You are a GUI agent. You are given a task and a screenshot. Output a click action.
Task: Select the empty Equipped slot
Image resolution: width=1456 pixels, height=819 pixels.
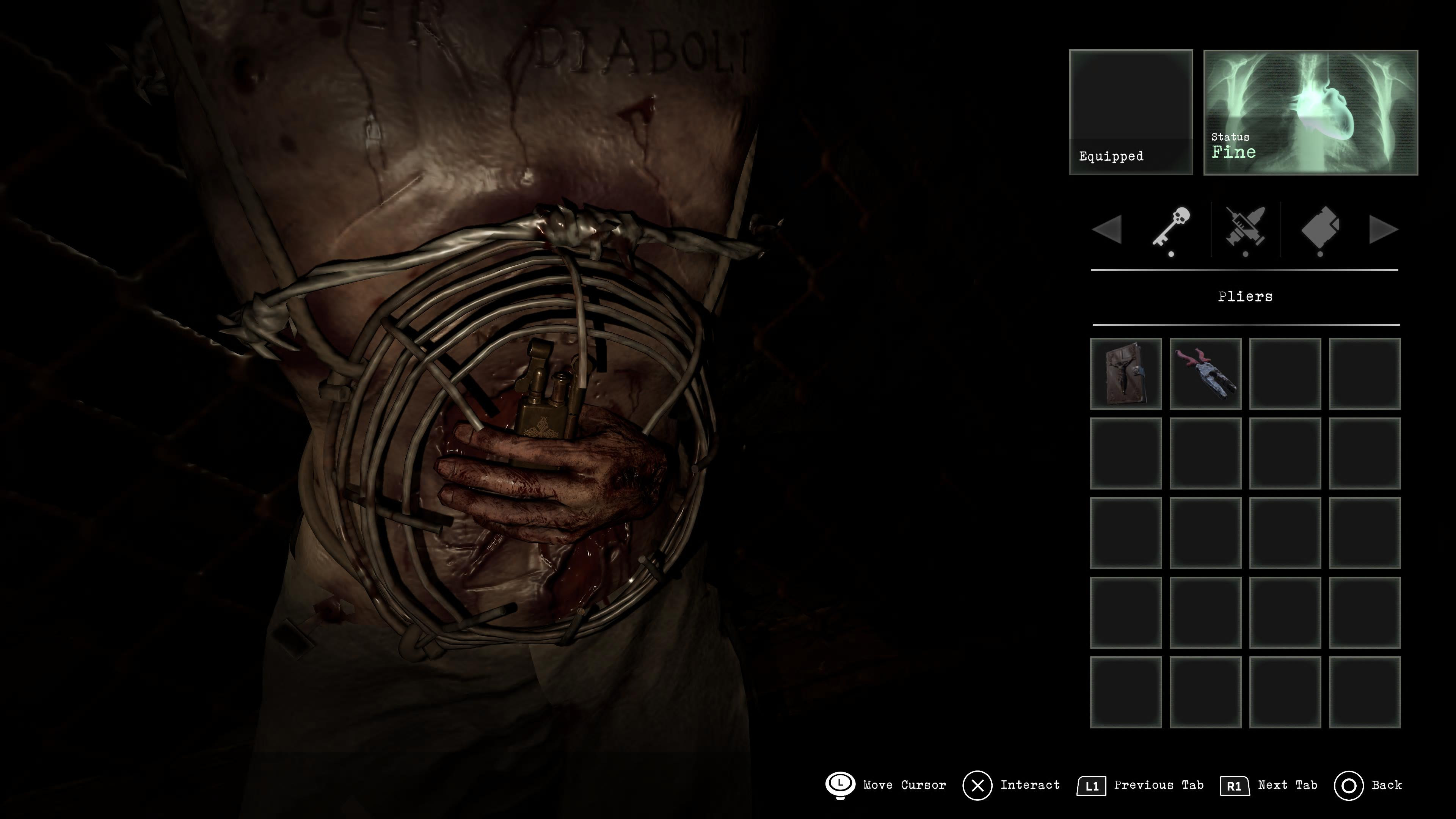point(1131,113)
